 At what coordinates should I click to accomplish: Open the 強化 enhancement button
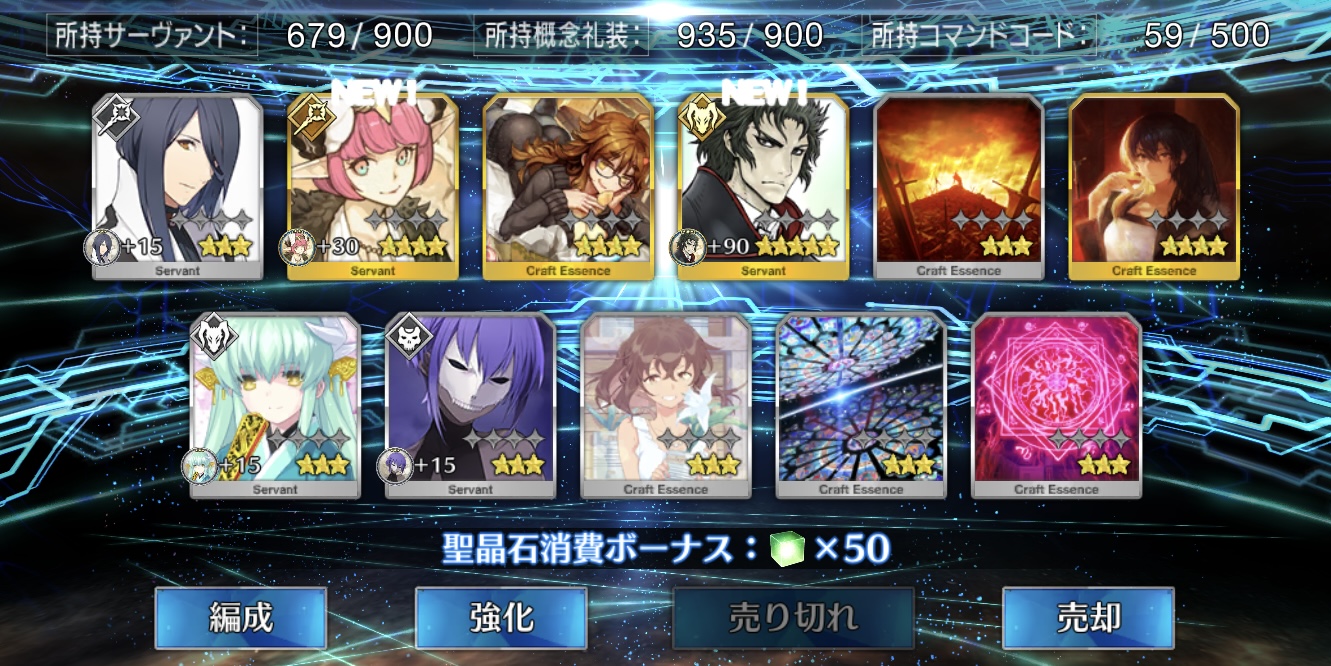[x=501, y=617]
